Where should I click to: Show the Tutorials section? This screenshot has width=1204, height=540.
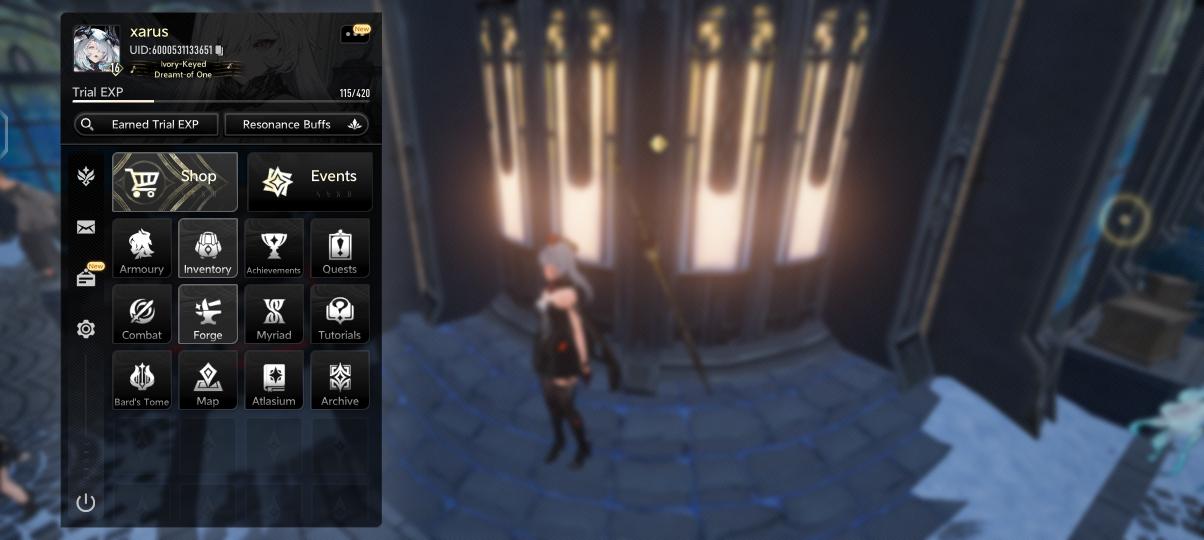(340, 313)
